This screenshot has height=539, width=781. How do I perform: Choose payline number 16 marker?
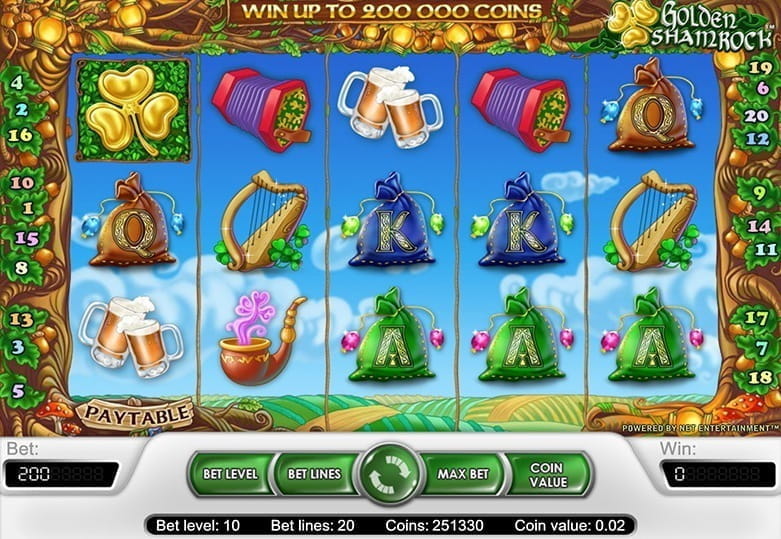click(20, 134)
